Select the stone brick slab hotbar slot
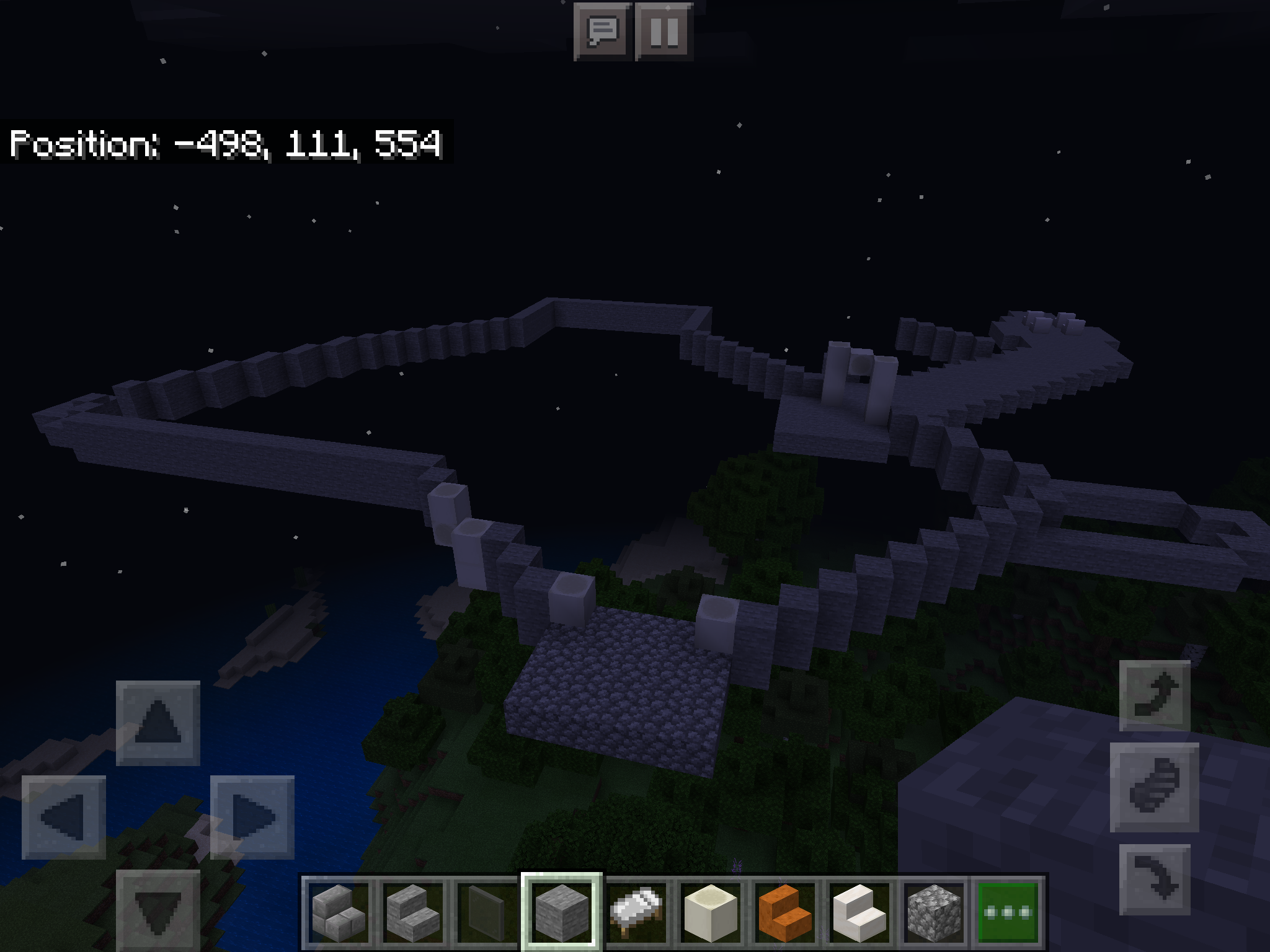 click(x=339, y=912)
